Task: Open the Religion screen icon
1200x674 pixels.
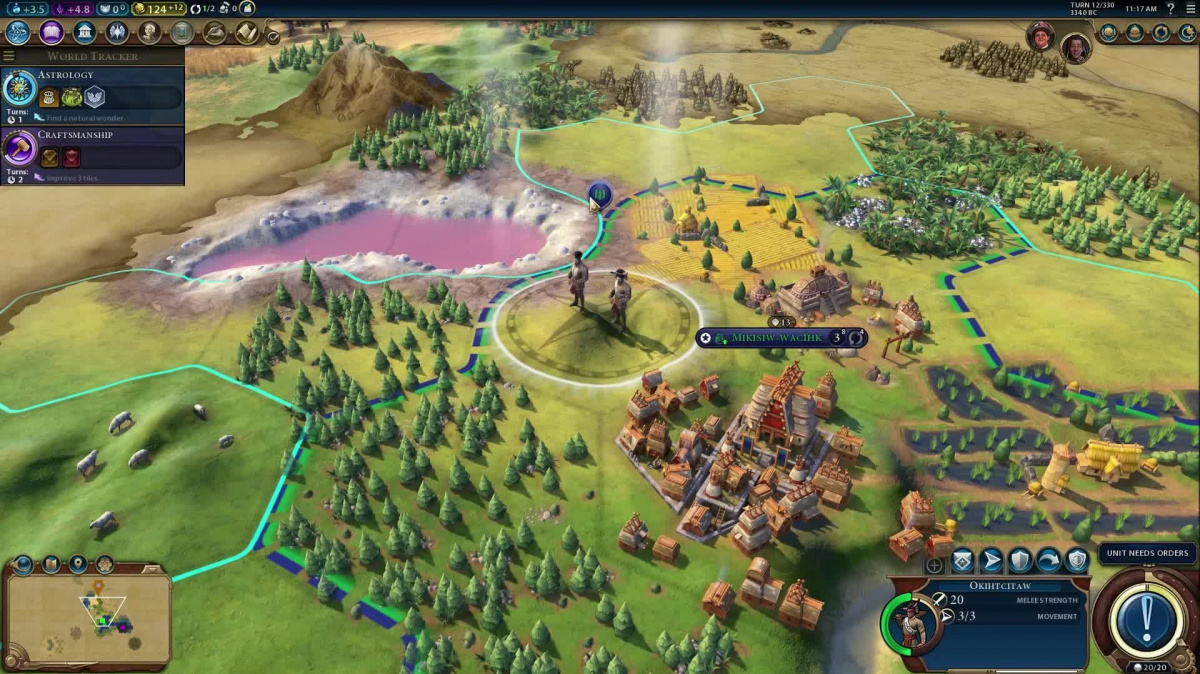Action: coord(118,32)
